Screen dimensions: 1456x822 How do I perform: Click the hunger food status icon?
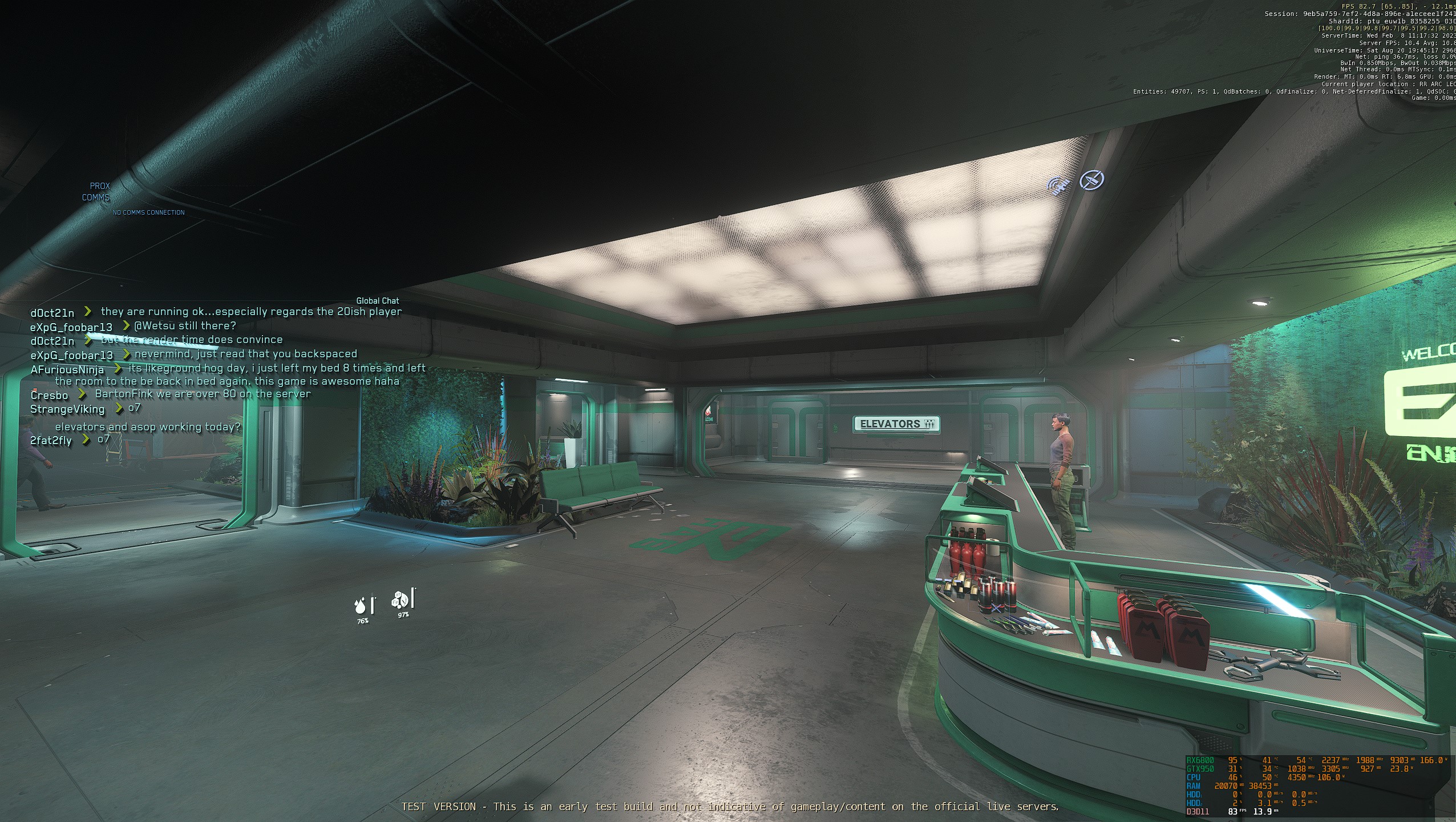(399, 600)
